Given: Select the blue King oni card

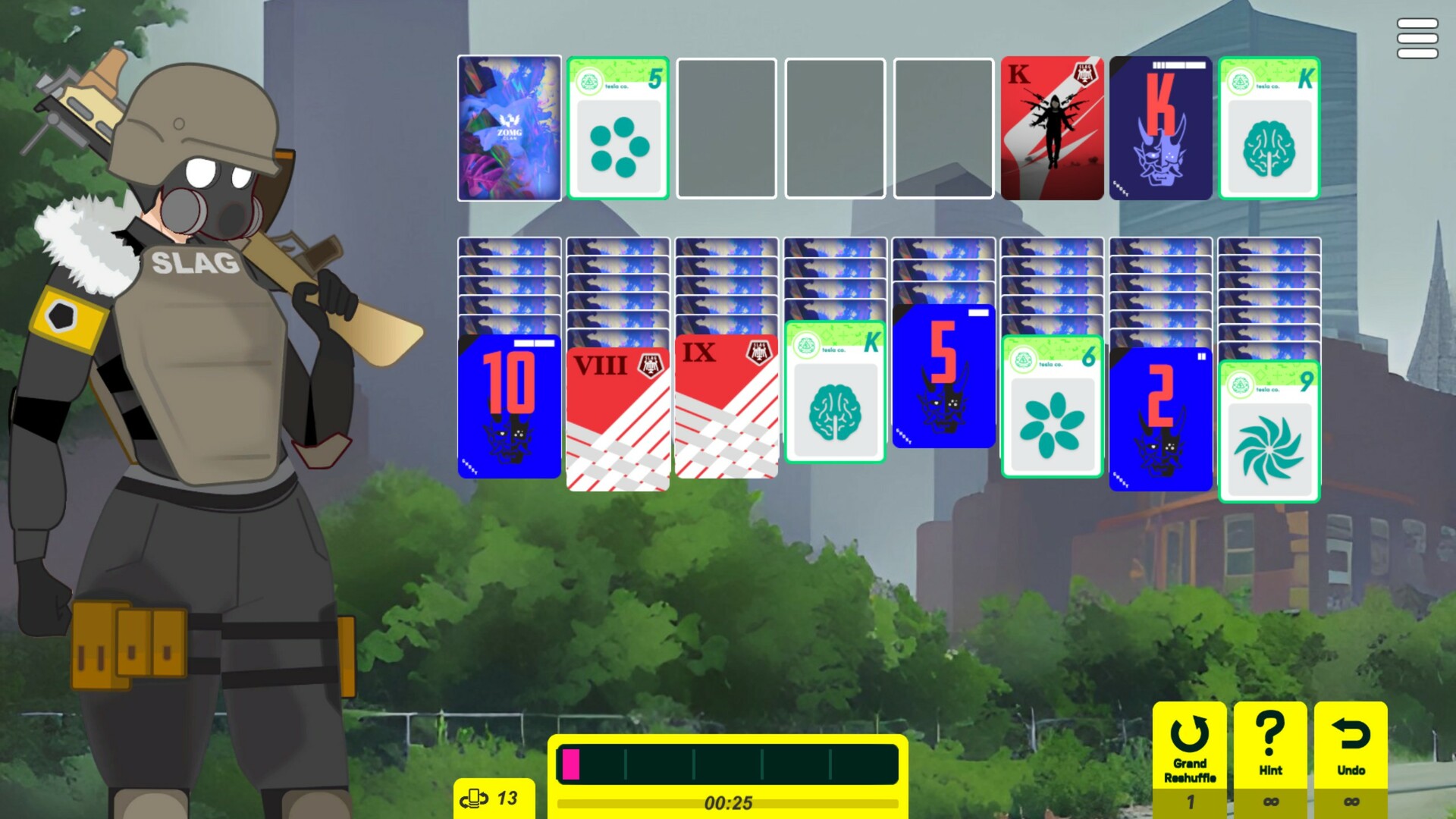Looking at the screenshot, I should [1160, 129].
